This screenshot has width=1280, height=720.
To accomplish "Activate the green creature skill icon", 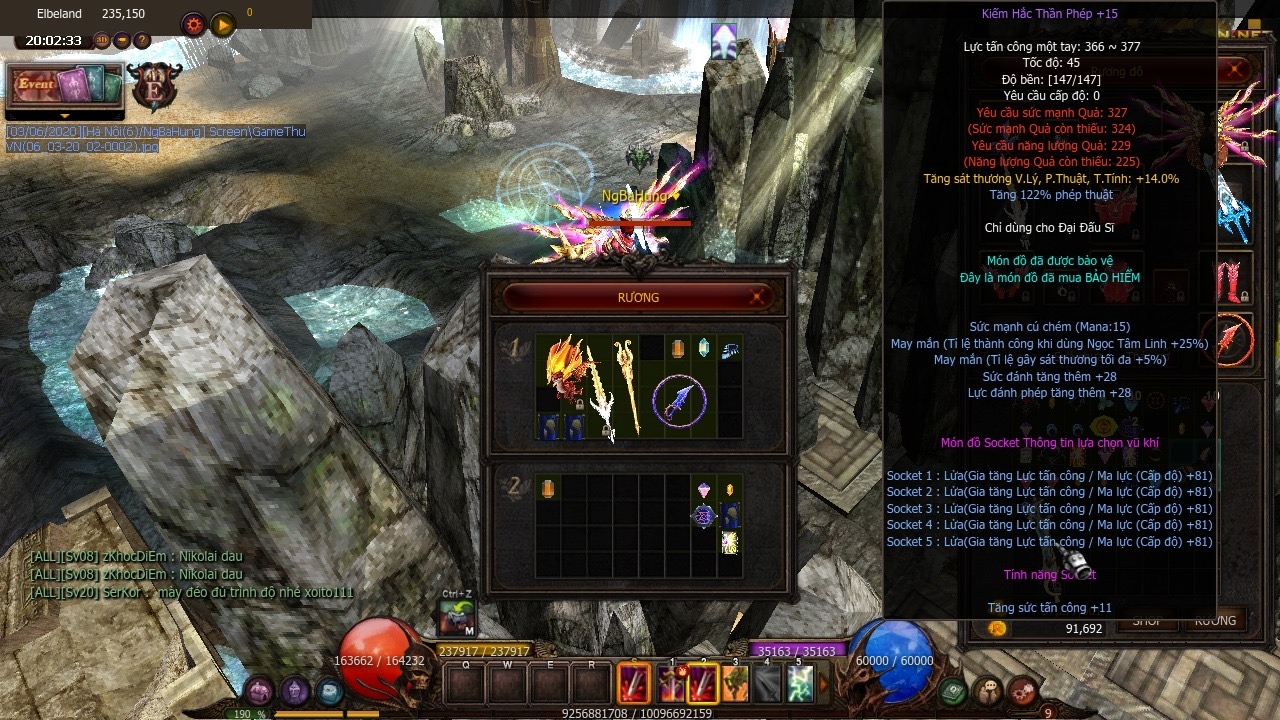I will pos(735,684).
